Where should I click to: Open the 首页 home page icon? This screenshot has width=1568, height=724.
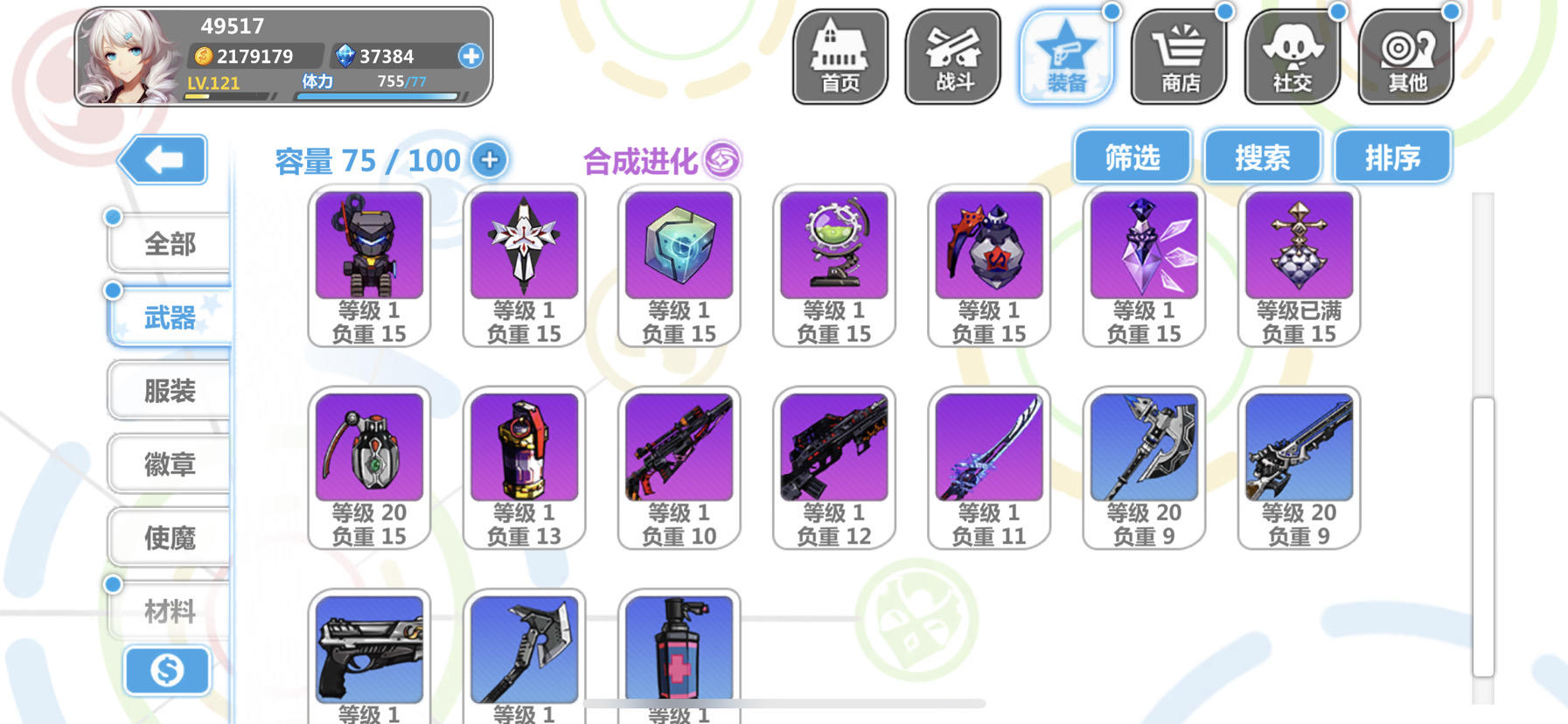point(840,54)
